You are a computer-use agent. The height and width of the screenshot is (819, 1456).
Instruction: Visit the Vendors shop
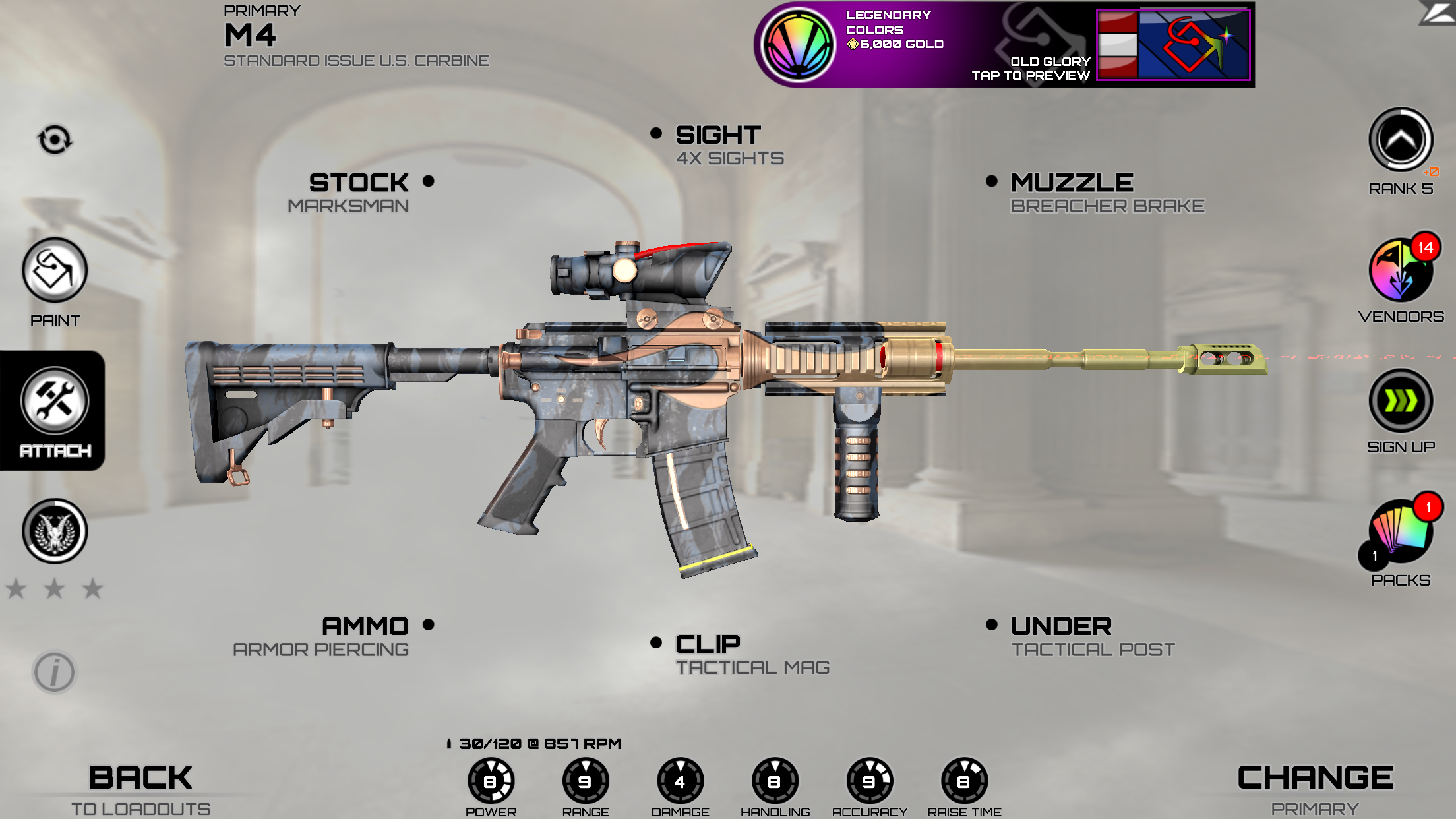(x=1401, y=271)
